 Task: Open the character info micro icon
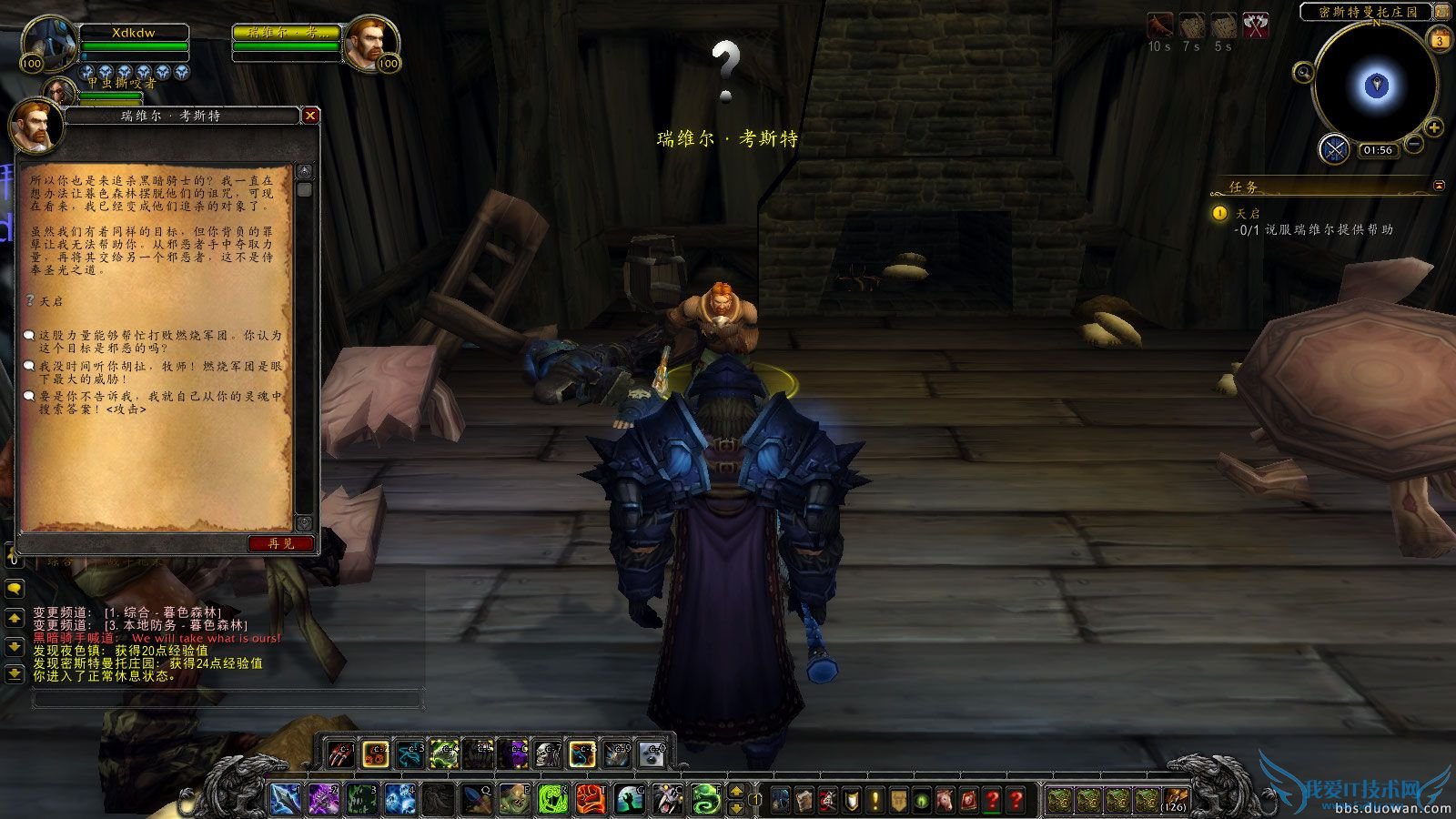pyautogui.click(x=781, y=800)
